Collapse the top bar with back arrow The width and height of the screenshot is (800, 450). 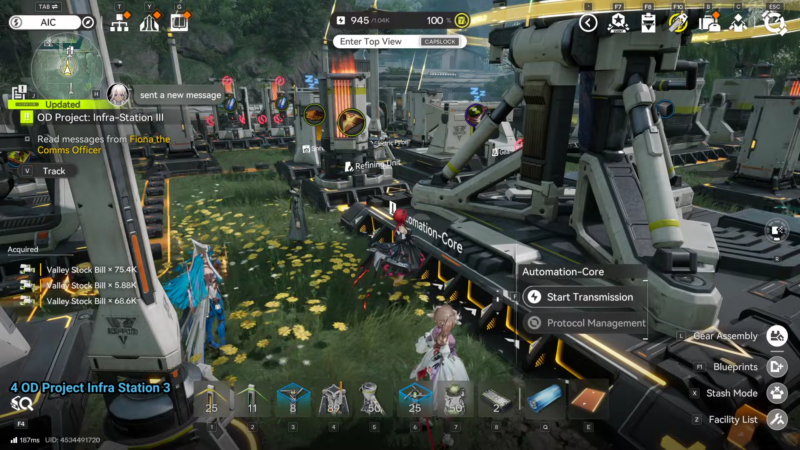[x=588, y=22]
